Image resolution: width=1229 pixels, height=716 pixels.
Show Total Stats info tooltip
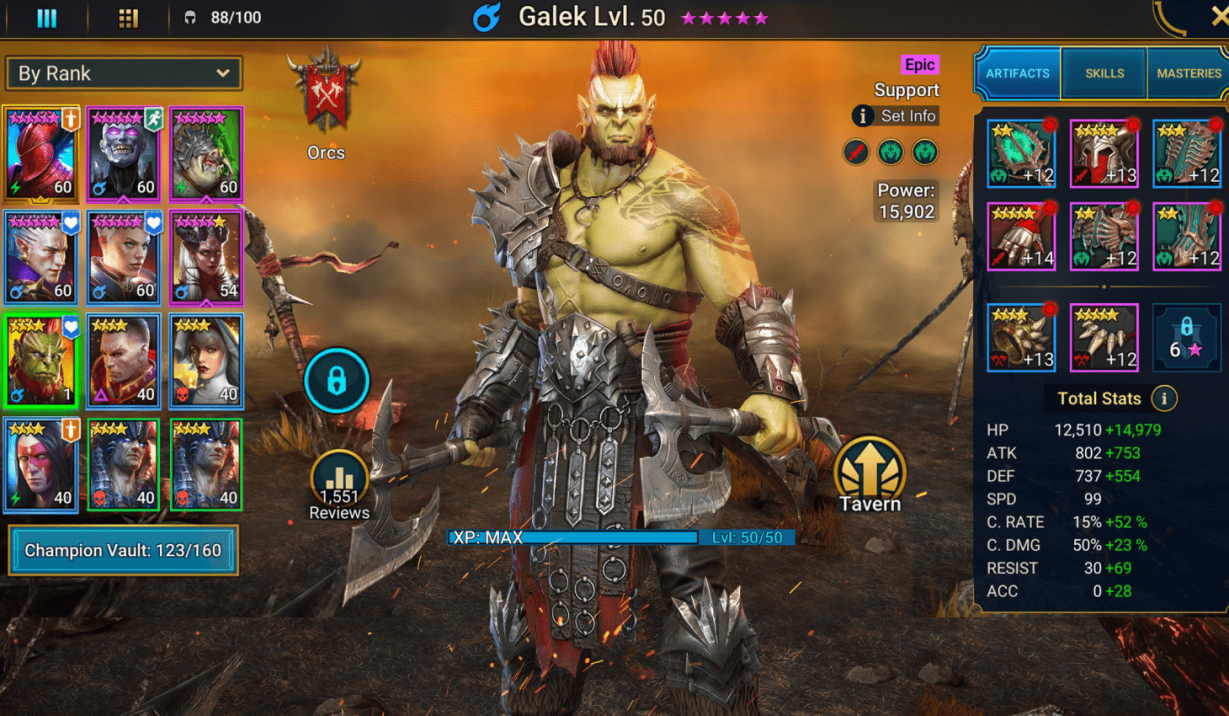point(1163,398)
